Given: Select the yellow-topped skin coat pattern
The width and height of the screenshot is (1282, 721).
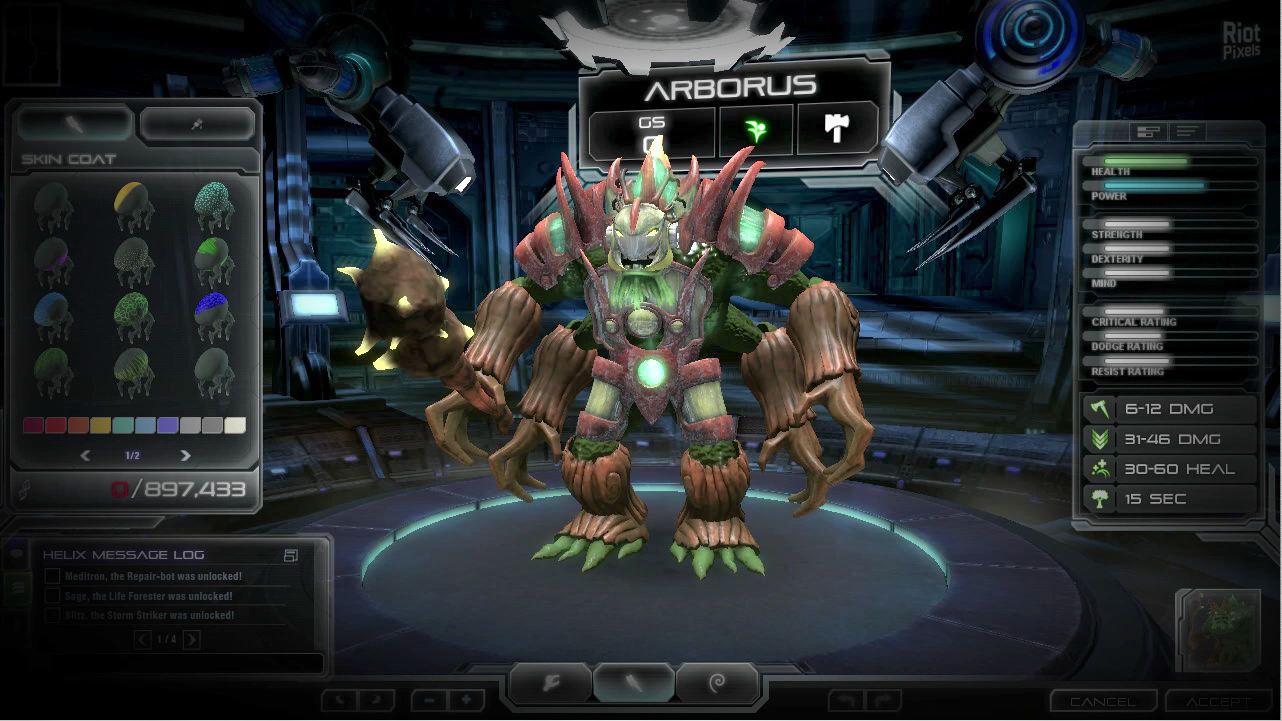Looking at the screenshot, I should [132, 205].
